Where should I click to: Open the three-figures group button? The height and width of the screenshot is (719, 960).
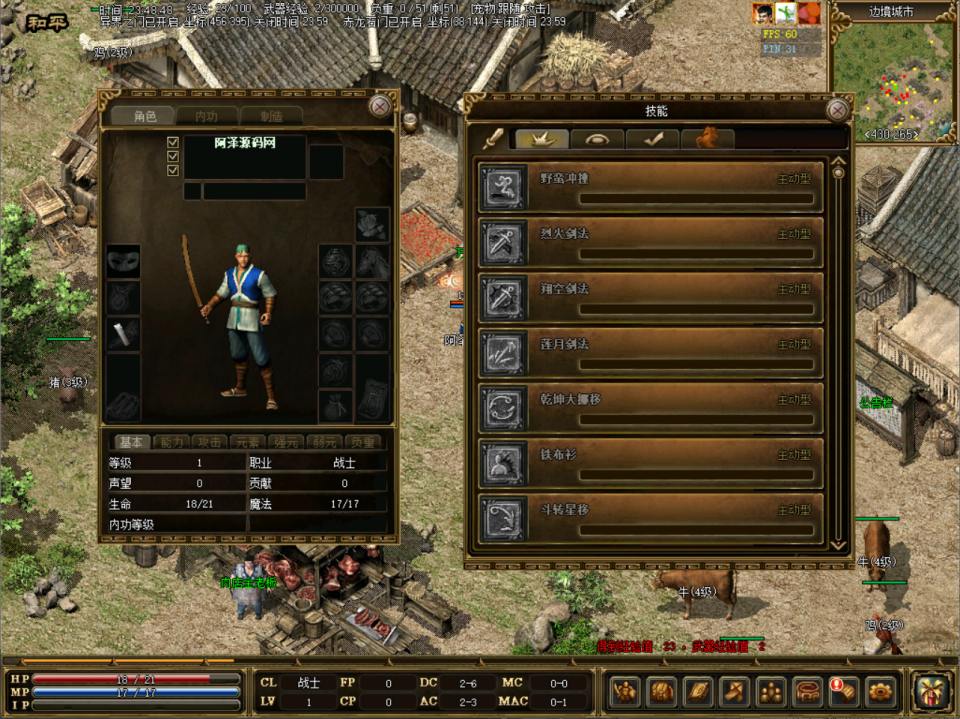point(771,691)
